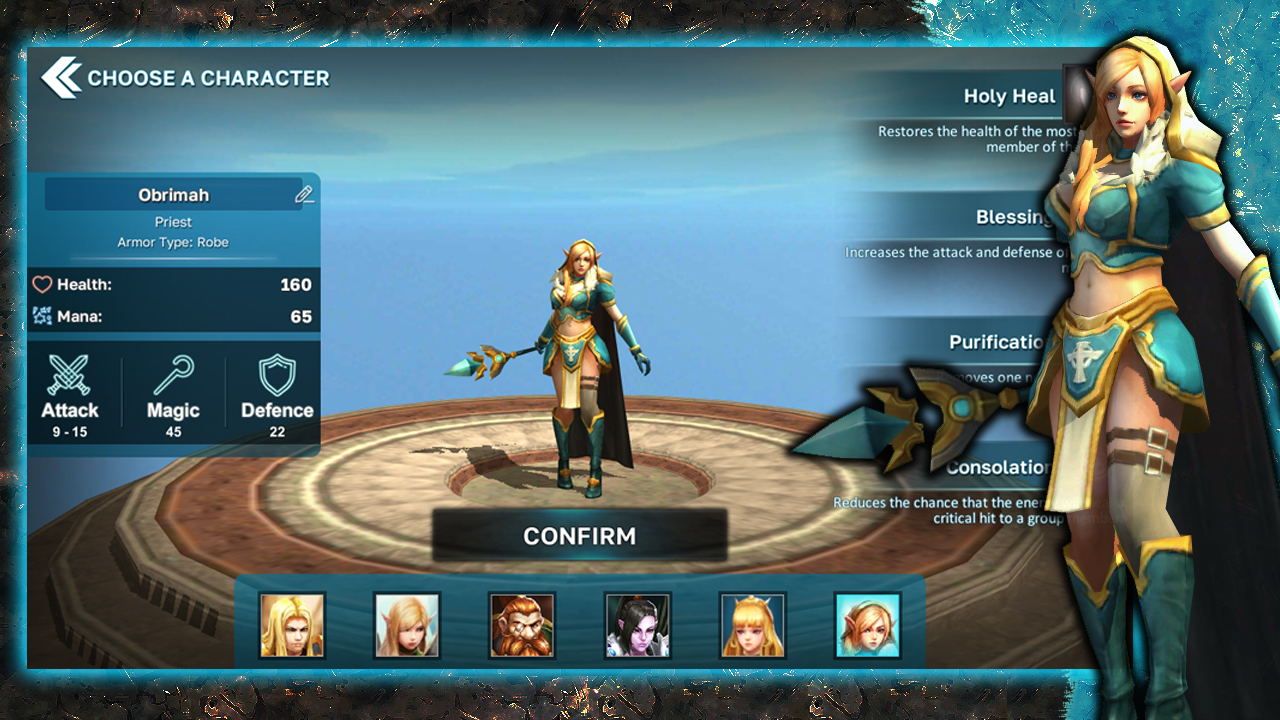
Task: Choose the crowned blonde girl portrait
Action: (x=752, y=625)
